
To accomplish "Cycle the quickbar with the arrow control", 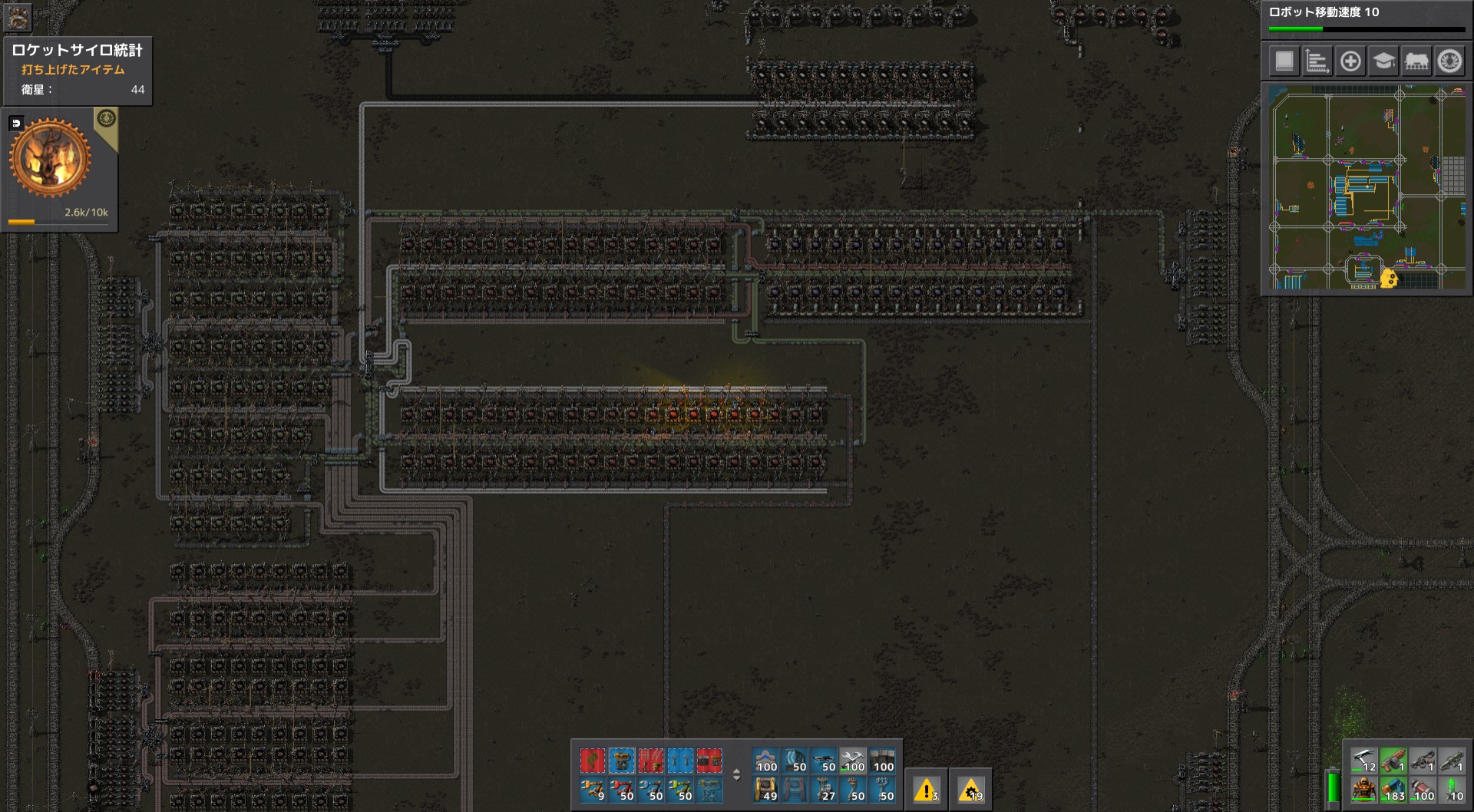I will 737,774.
